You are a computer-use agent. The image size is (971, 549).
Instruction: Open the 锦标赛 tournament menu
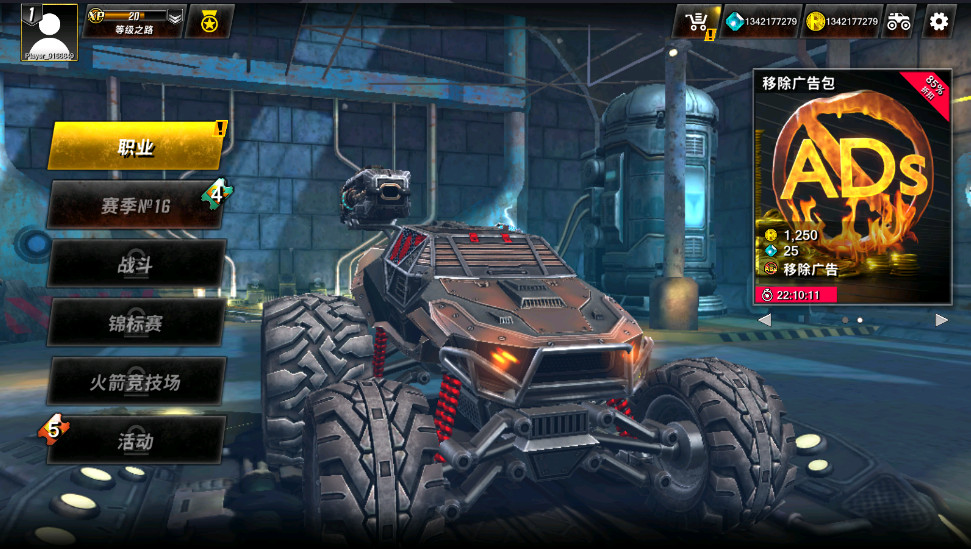click(136, 324)
